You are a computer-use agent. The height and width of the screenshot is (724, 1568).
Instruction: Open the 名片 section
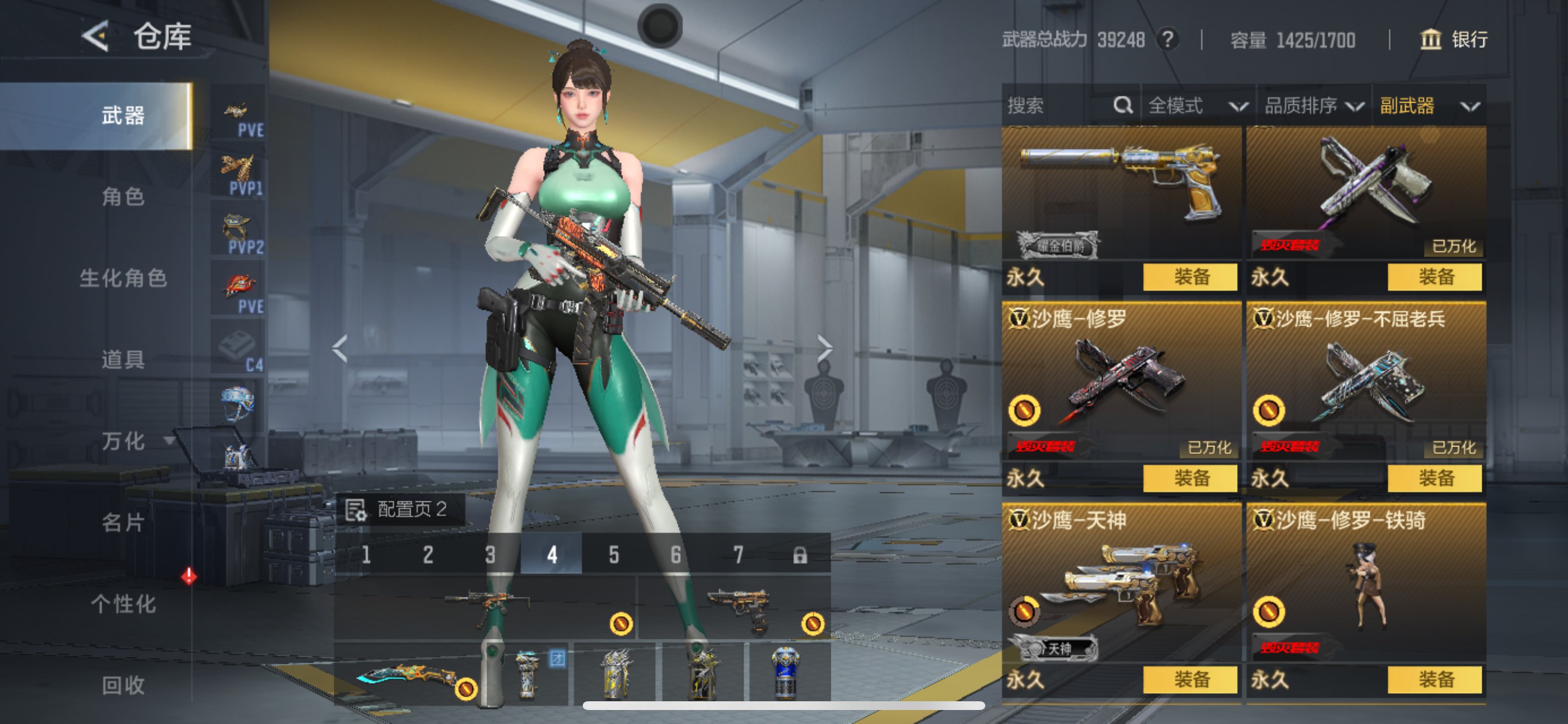tap(123, 523)
